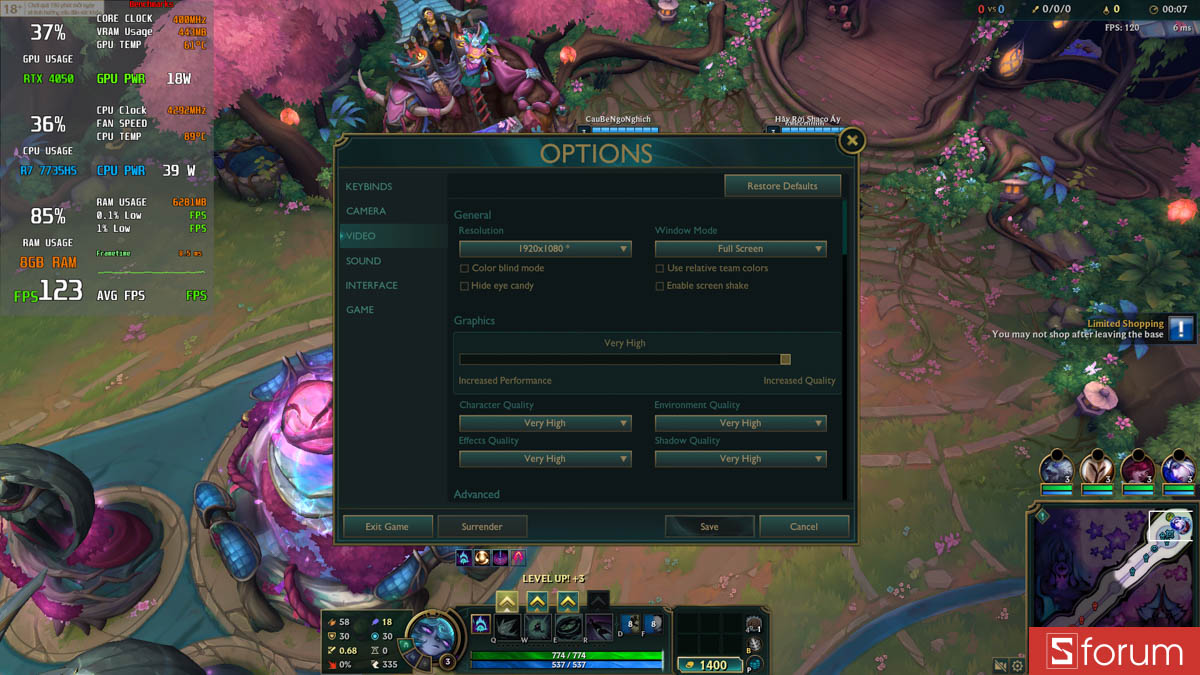Click the Surrender button
The width and height of the screenshot is (1200, 675).
[482, 527]
